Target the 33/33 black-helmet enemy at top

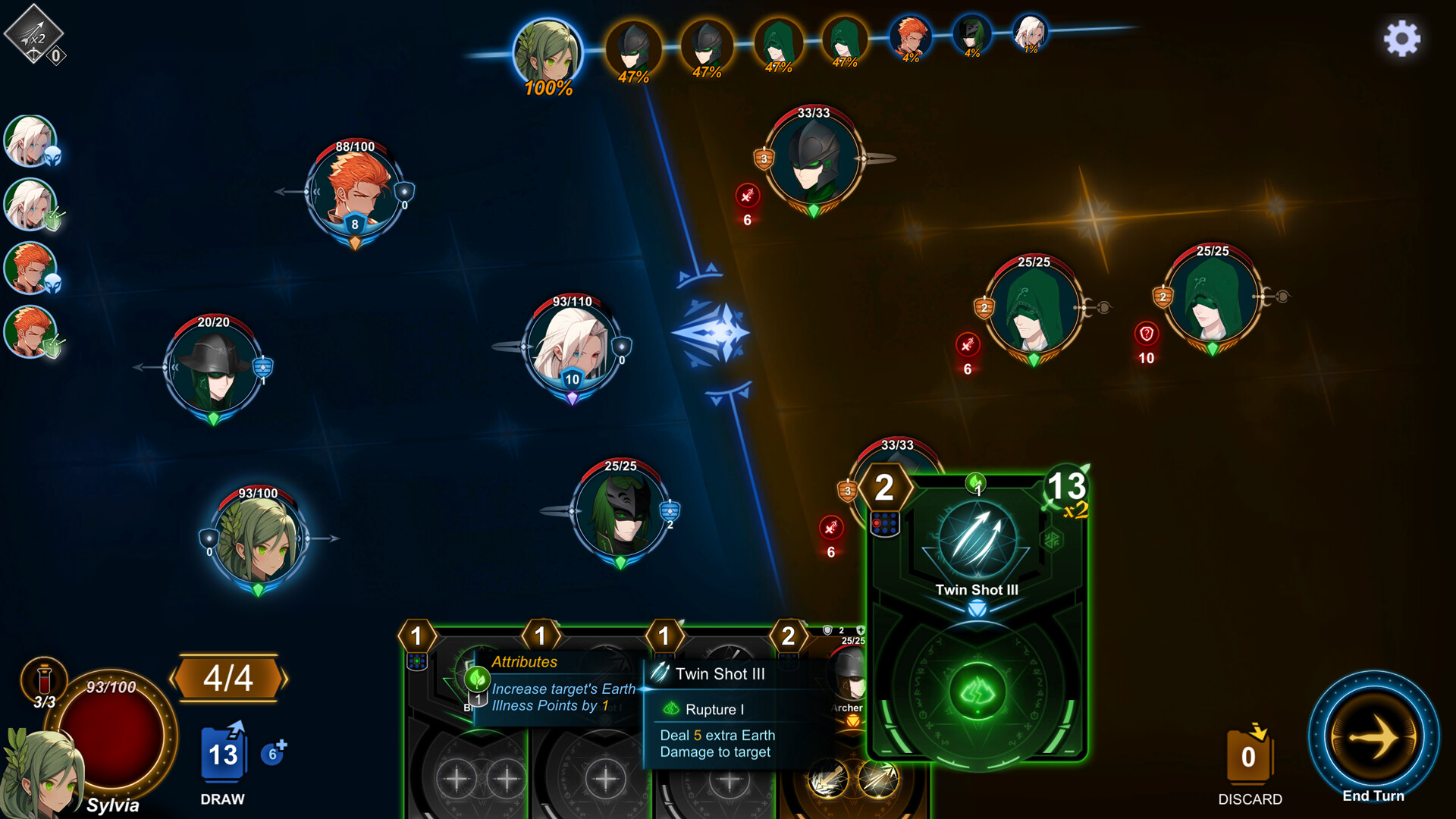click(x=813, y=161)
